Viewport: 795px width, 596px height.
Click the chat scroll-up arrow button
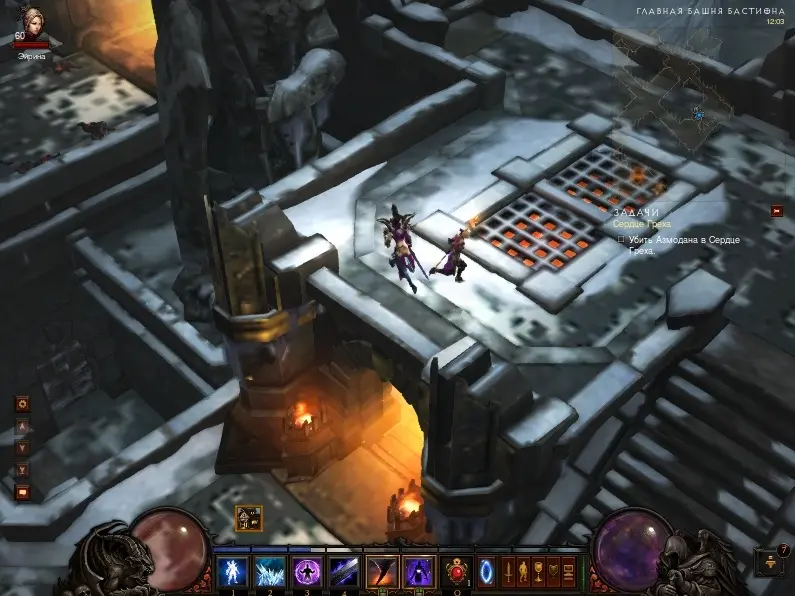pos(23,427)
